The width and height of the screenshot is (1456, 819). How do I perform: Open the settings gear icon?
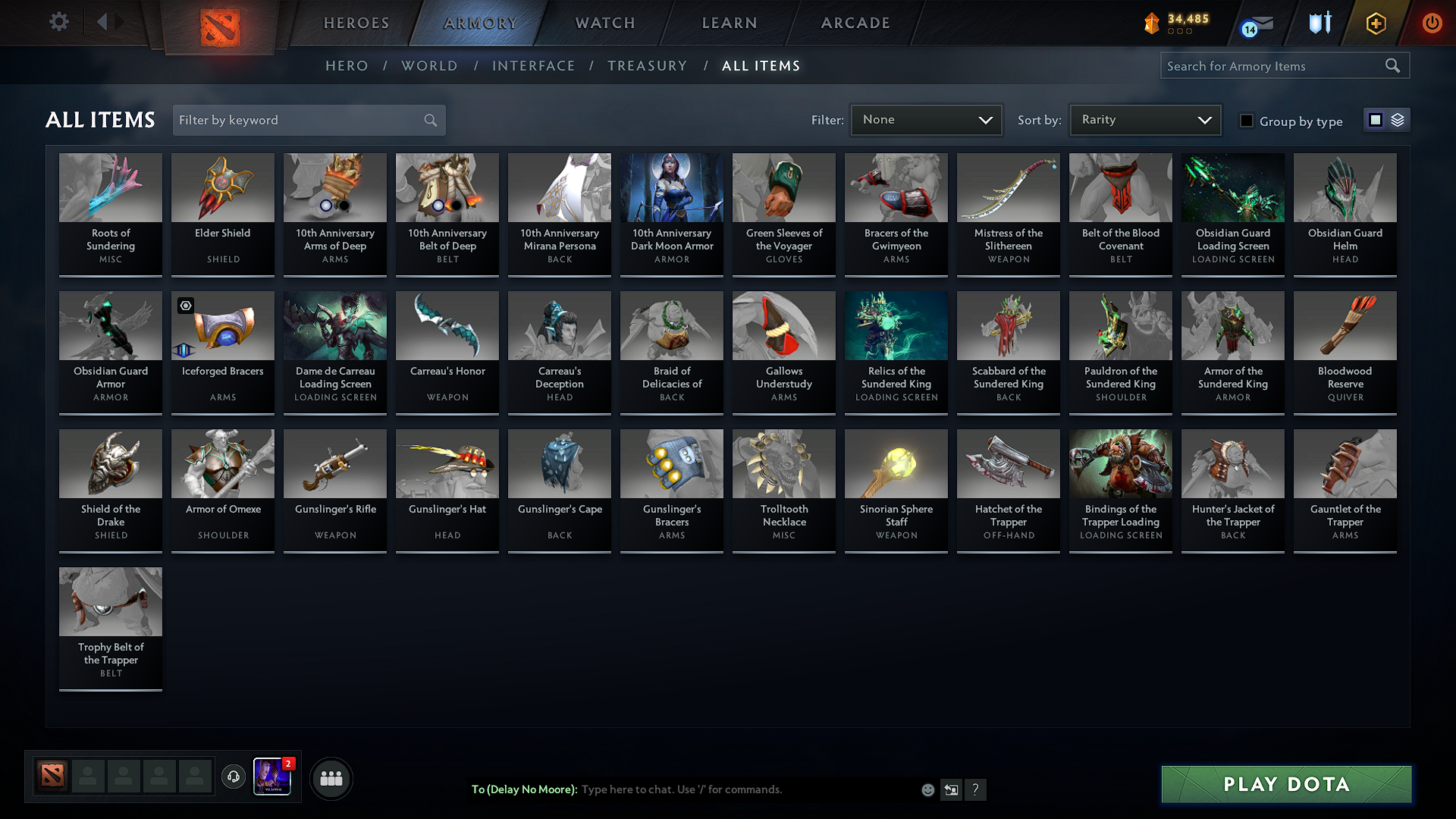pos(58,22)
